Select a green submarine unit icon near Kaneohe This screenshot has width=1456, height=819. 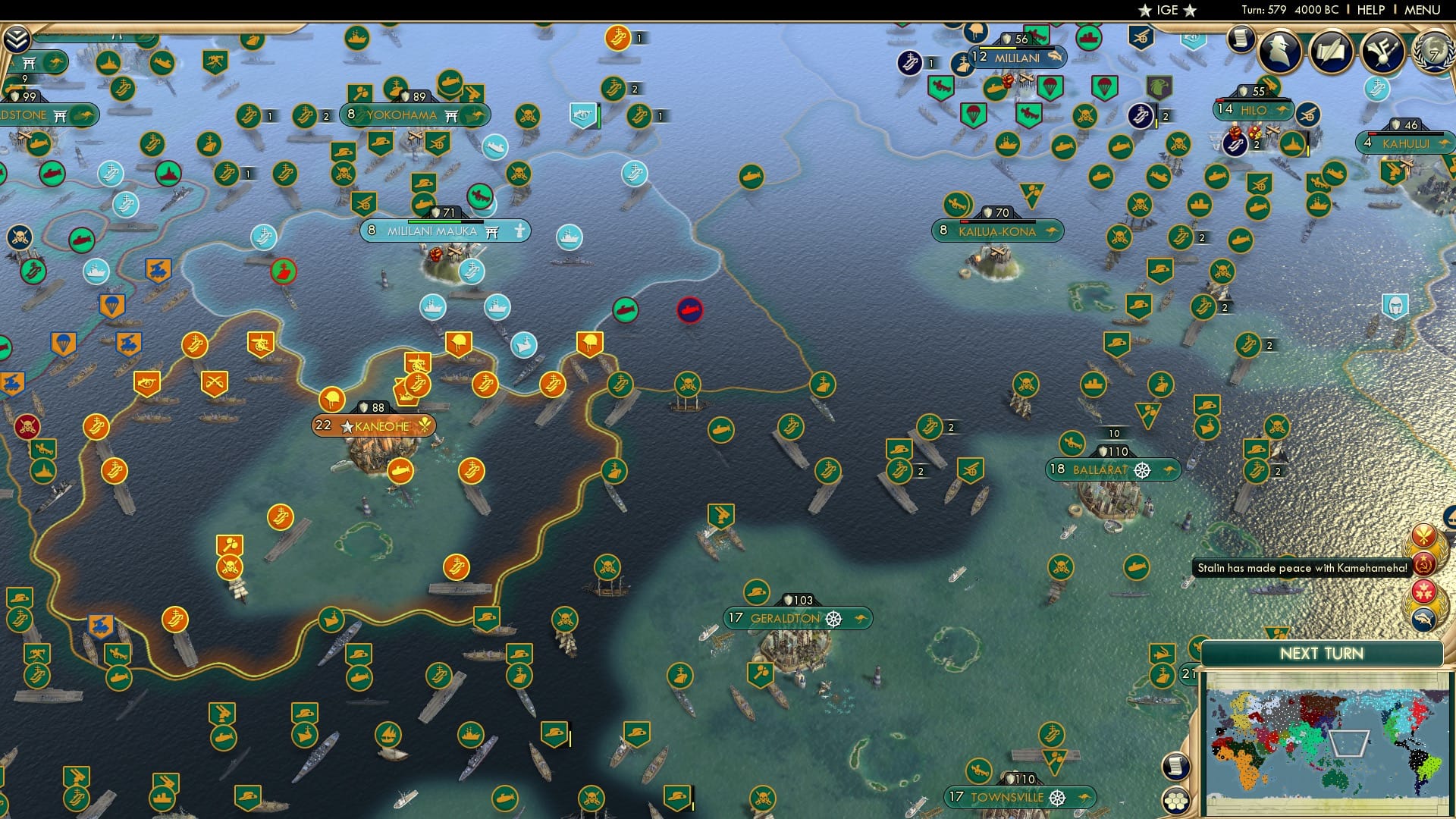(360, 677)
